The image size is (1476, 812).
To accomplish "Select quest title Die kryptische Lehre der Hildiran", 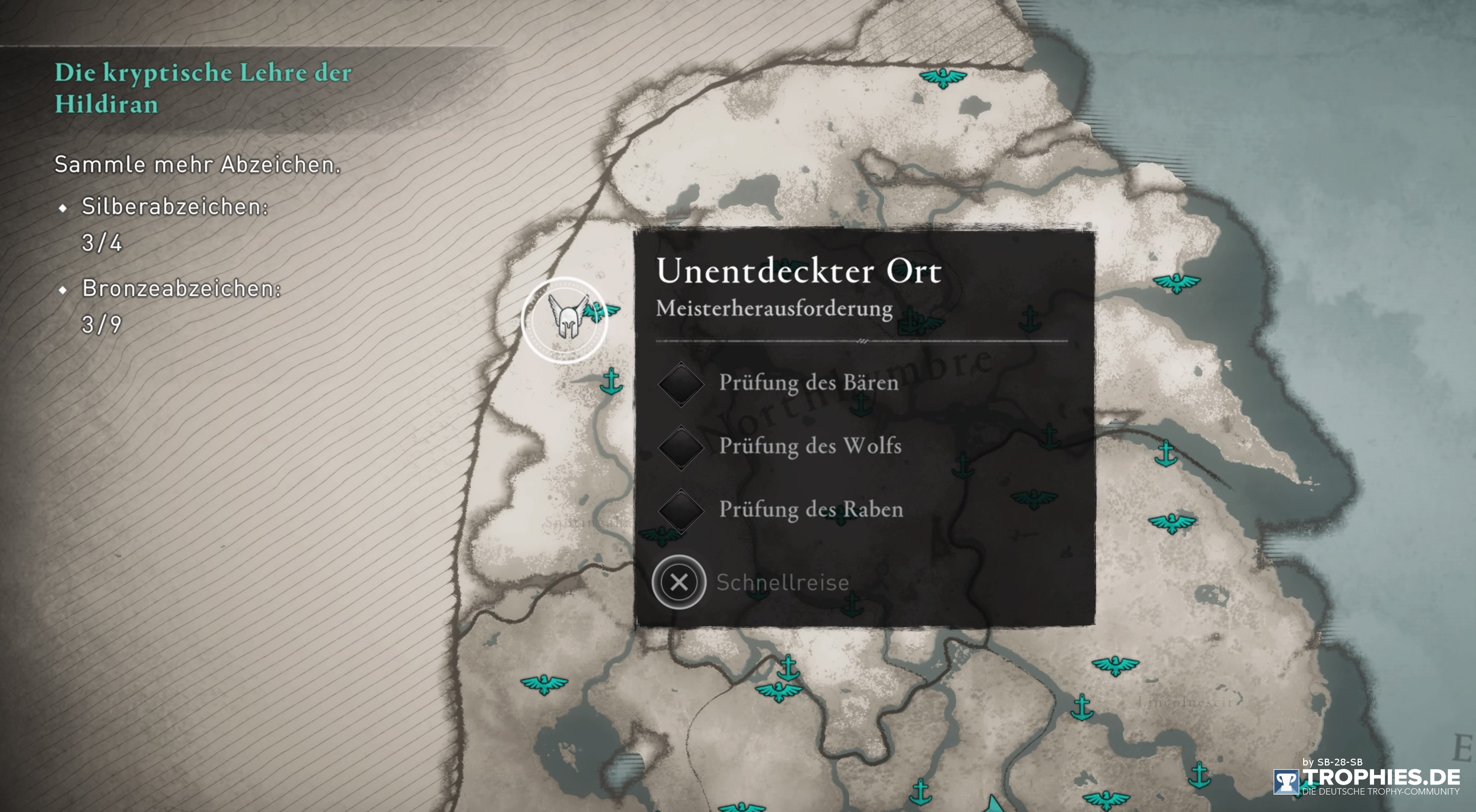I will (203, 89).
